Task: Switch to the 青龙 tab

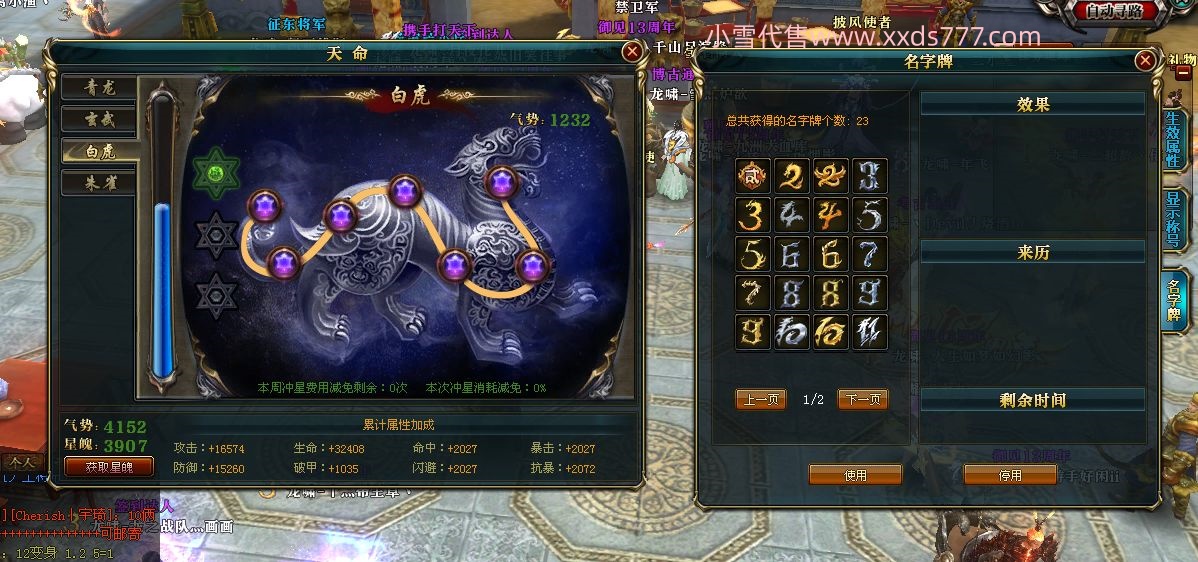Action: tap(100, 87)
